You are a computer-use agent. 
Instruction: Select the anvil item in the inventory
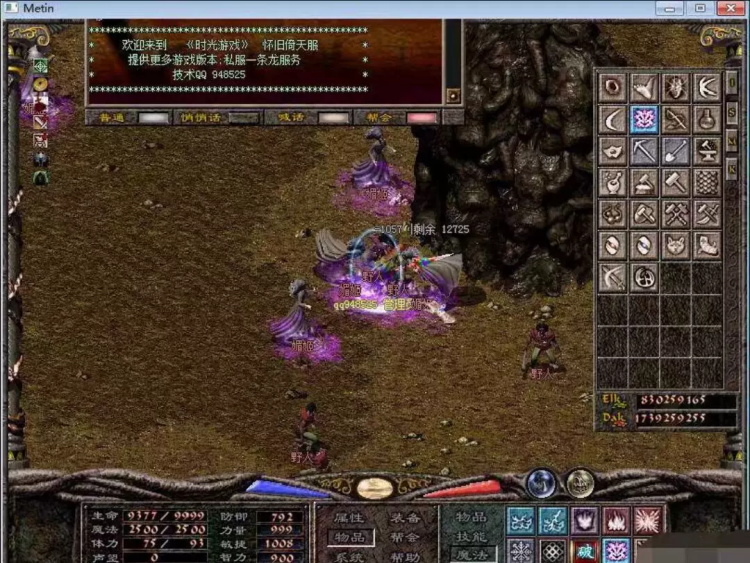point(707,151)
